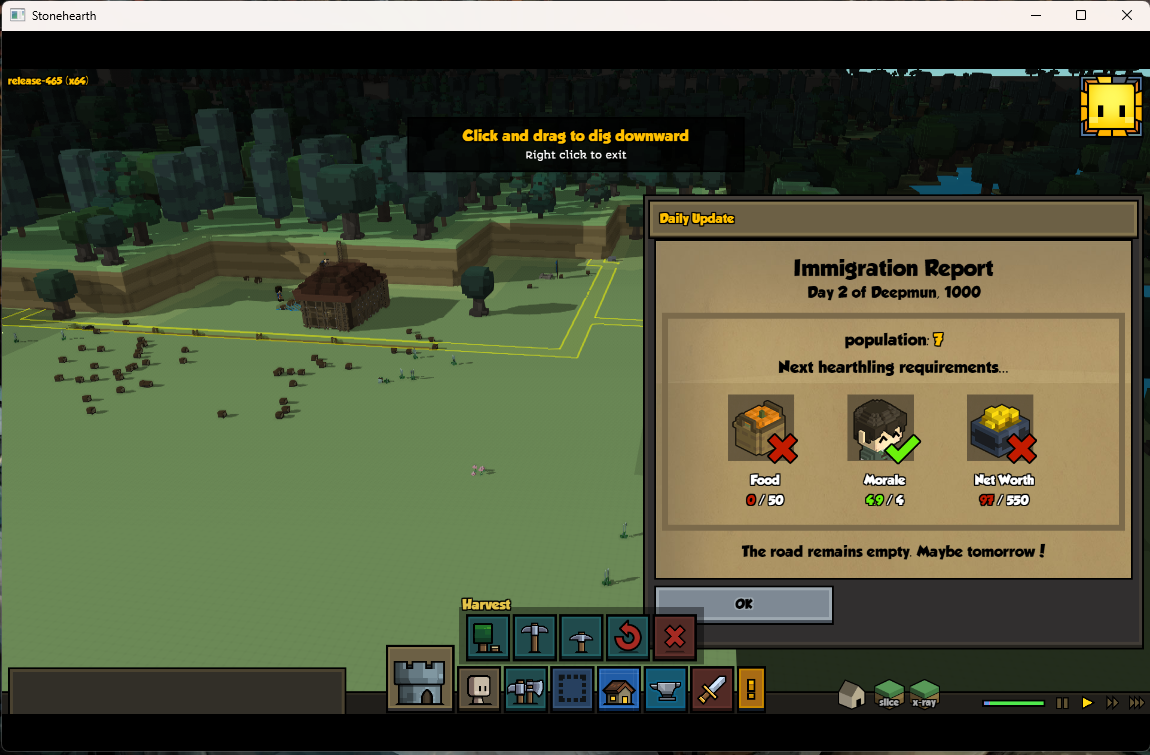Viewport: 1150px width, 755px height.
Task: Toggle the slice view mode
Action: point(888,694)
